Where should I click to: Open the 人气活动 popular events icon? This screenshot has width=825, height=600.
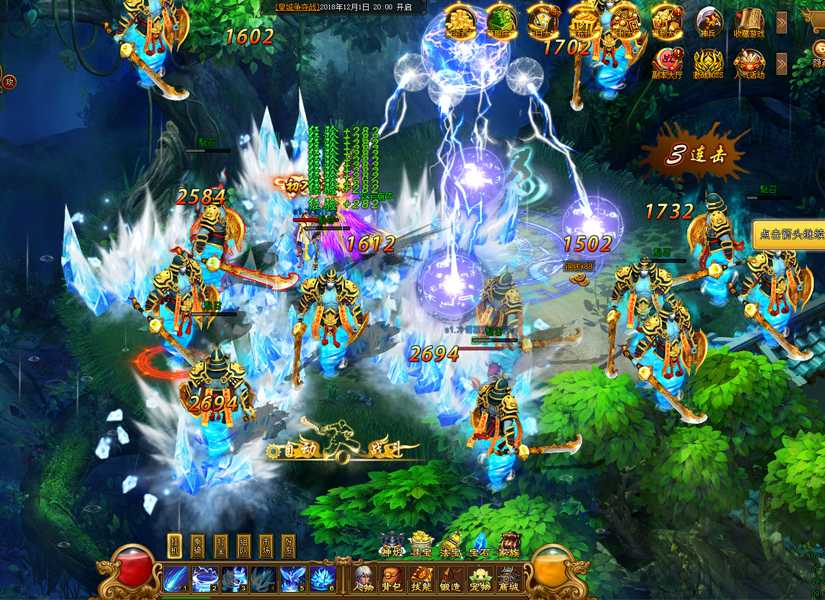[749, 63]
